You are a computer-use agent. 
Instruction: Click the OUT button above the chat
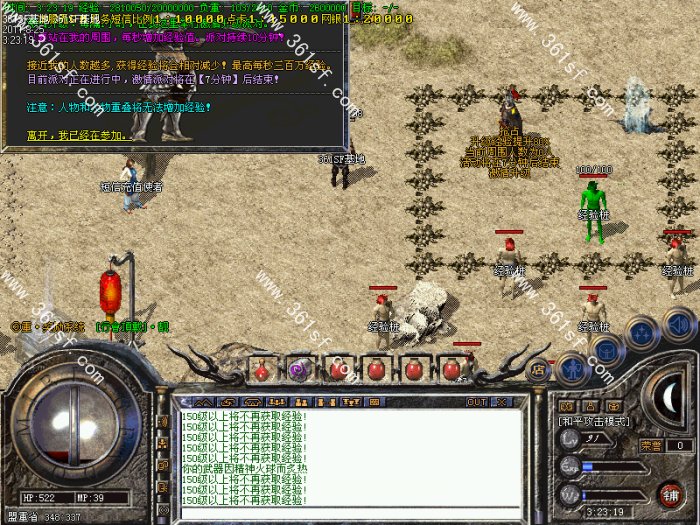coord(478,402)
